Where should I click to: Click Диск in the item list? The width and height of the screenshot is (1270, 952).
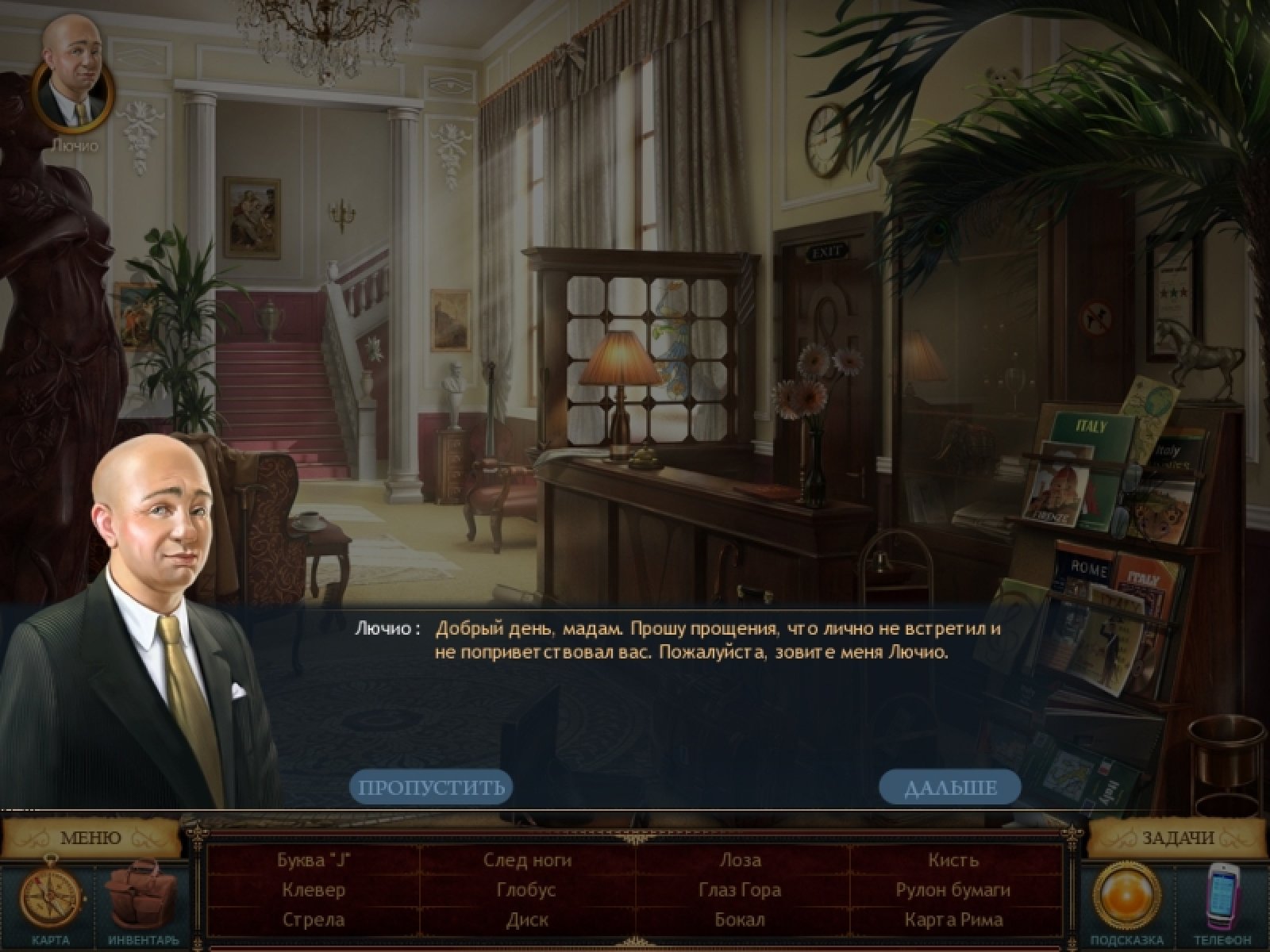click(x=527, y=920)
